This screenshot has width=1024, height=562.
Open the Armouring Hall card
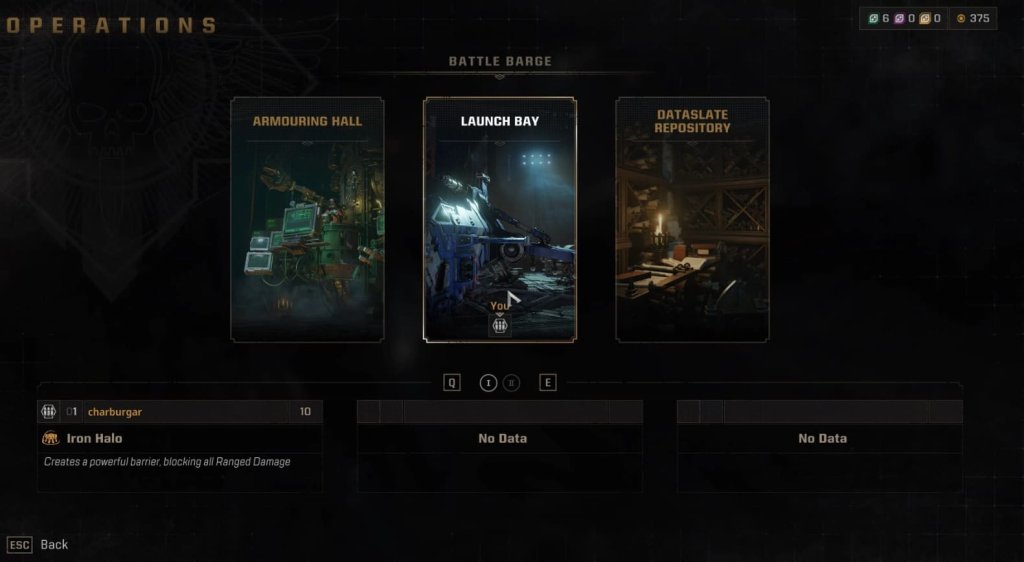[307, 220]
